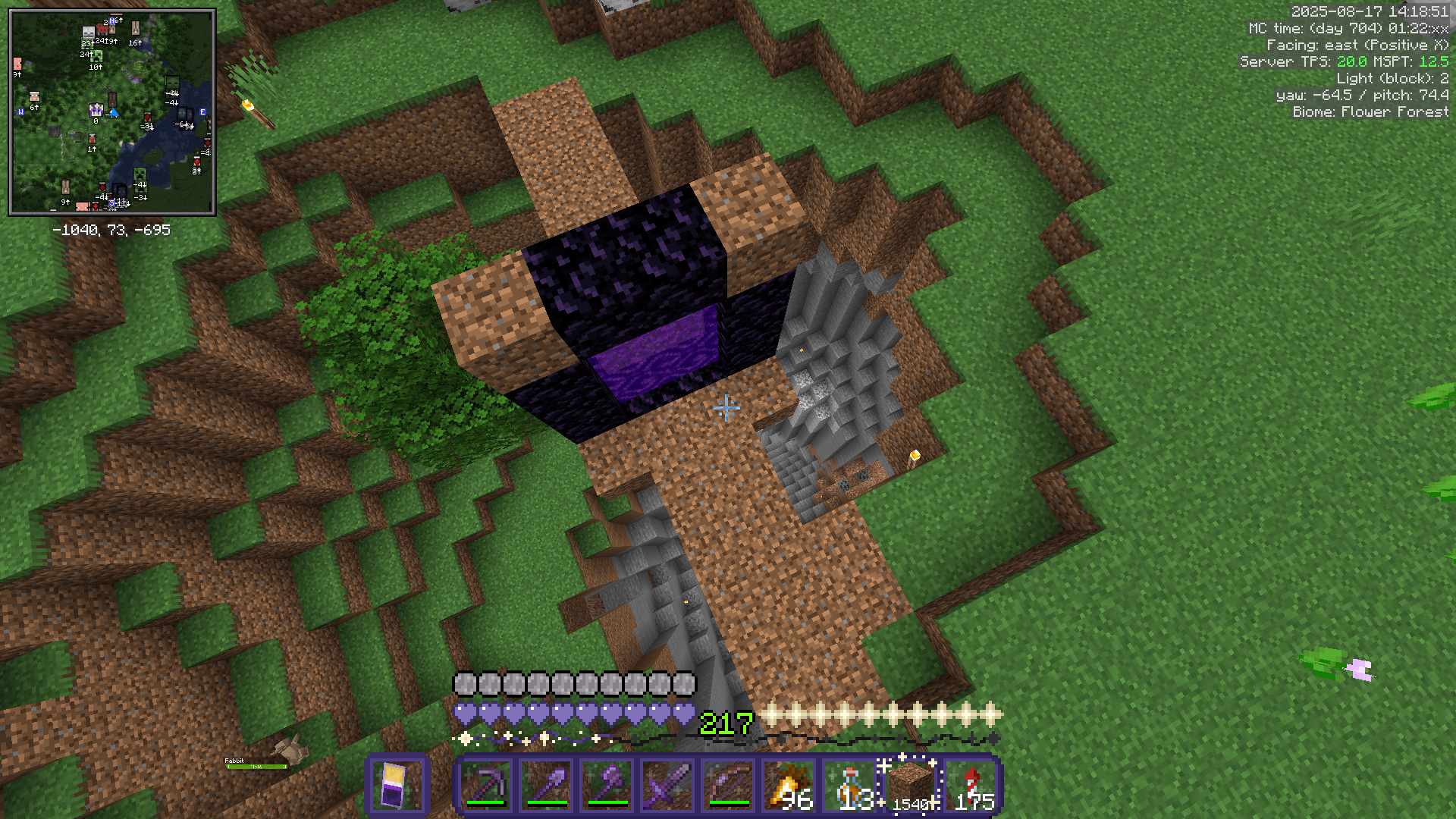This screenshot has height=819, width=1456.
Task: Click the Biome: Flower Forest overlay text
Action: [1369, 111]
